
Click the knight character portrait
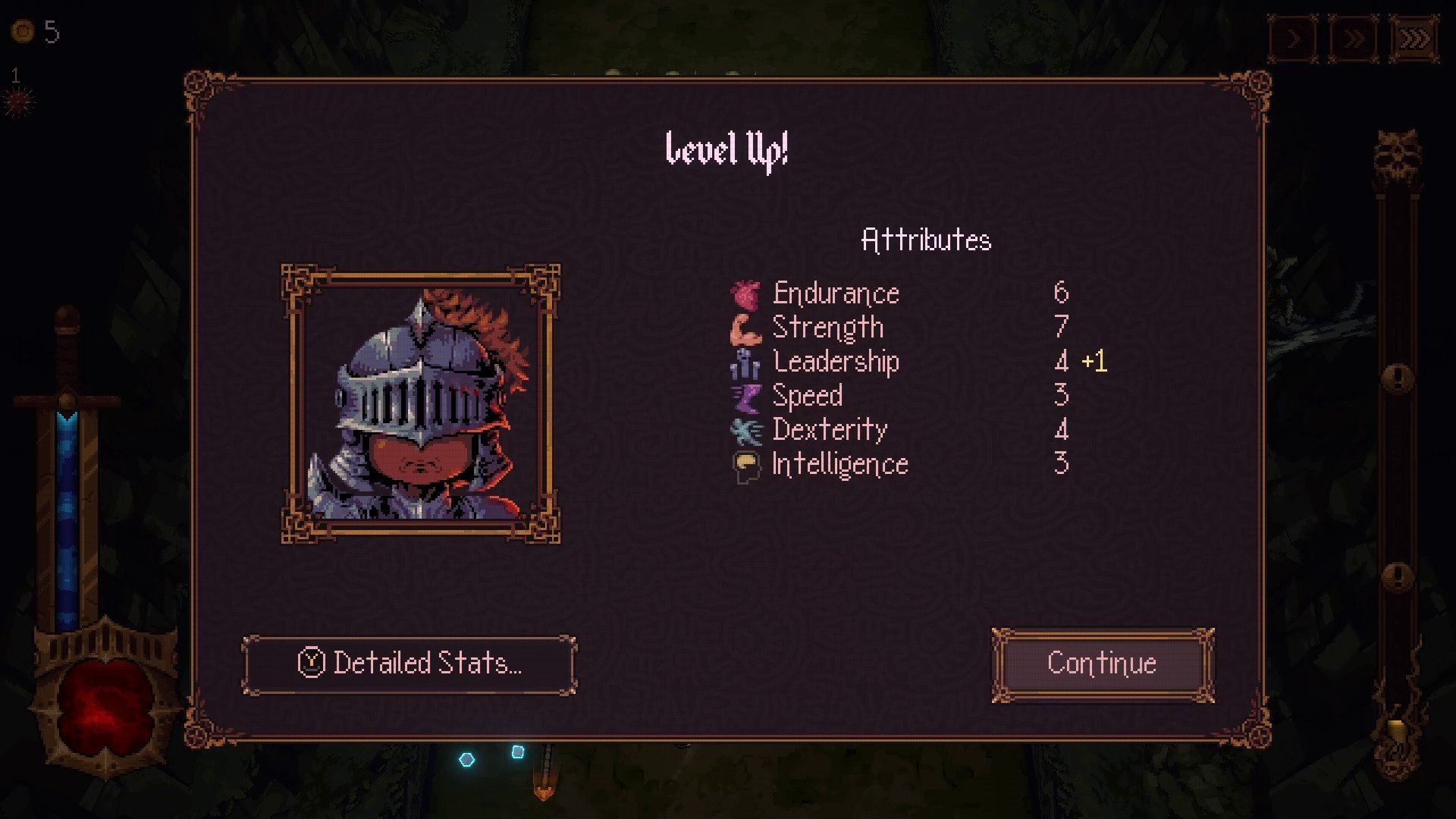tap(421, 404)
